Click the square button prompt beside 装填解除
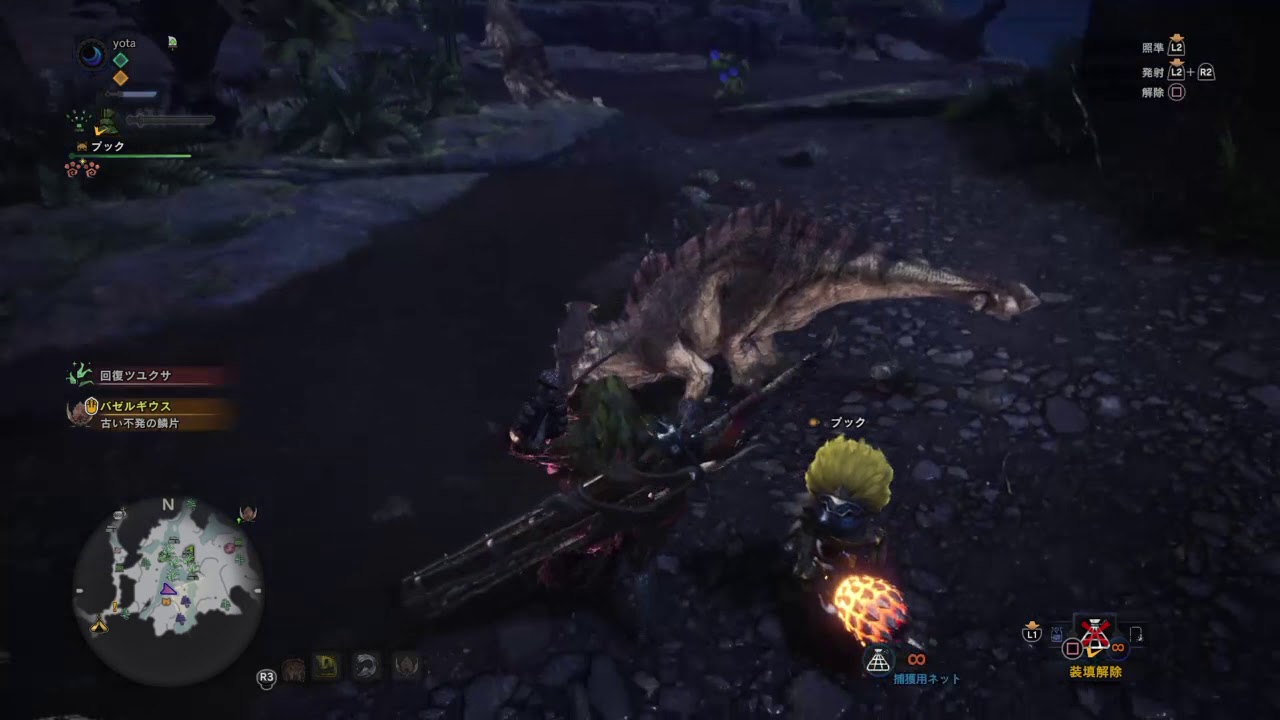The width and height of the screenshot is (1280, 720). click(x=1072, y=647)
